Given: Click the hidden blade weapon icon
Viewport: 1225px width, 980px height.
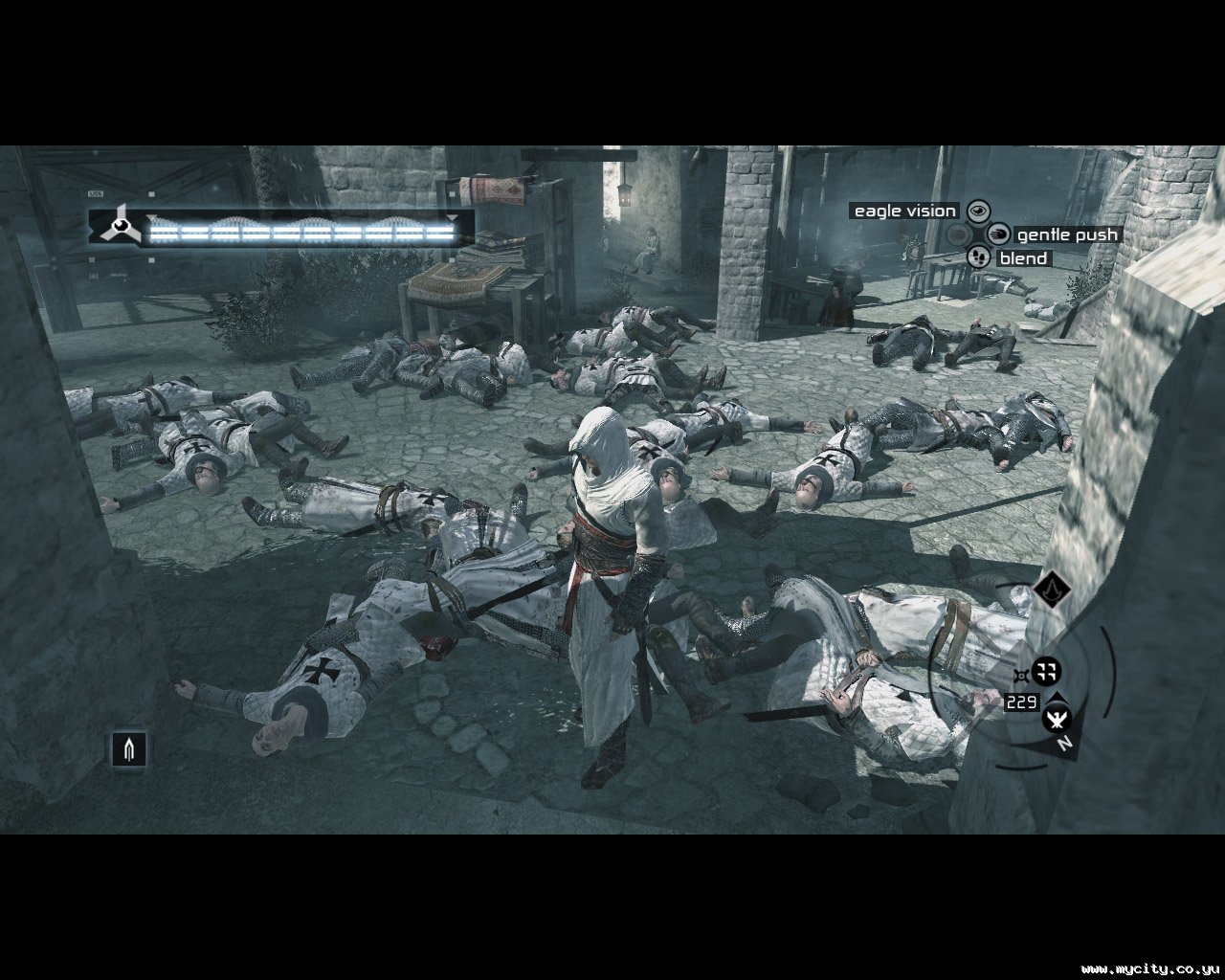Looking at the screenshot, I should (x=128, y=747).
